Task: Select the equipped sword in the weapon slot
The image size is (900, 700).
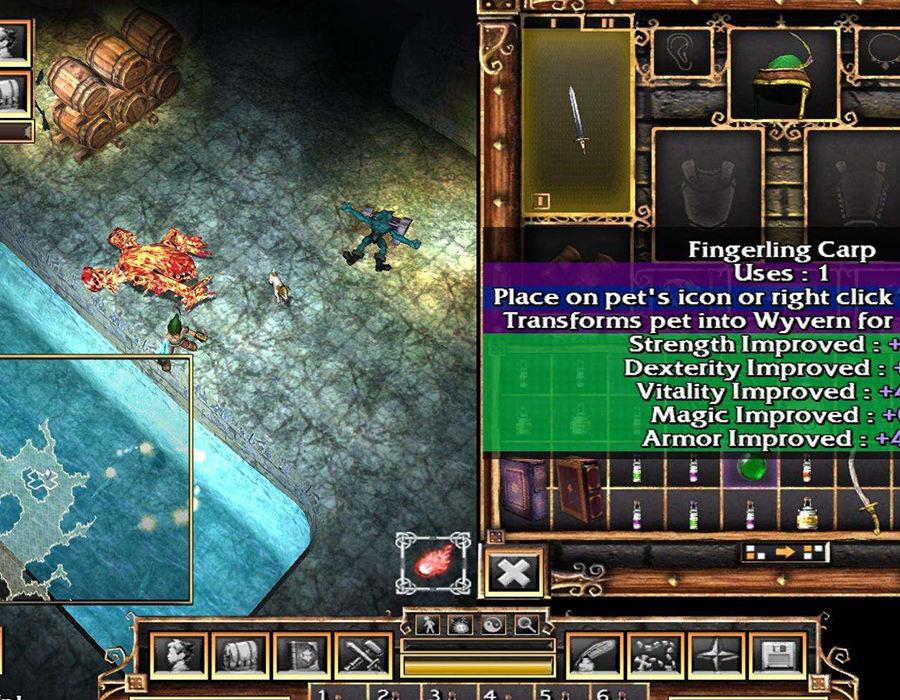Action: [577, 120]
